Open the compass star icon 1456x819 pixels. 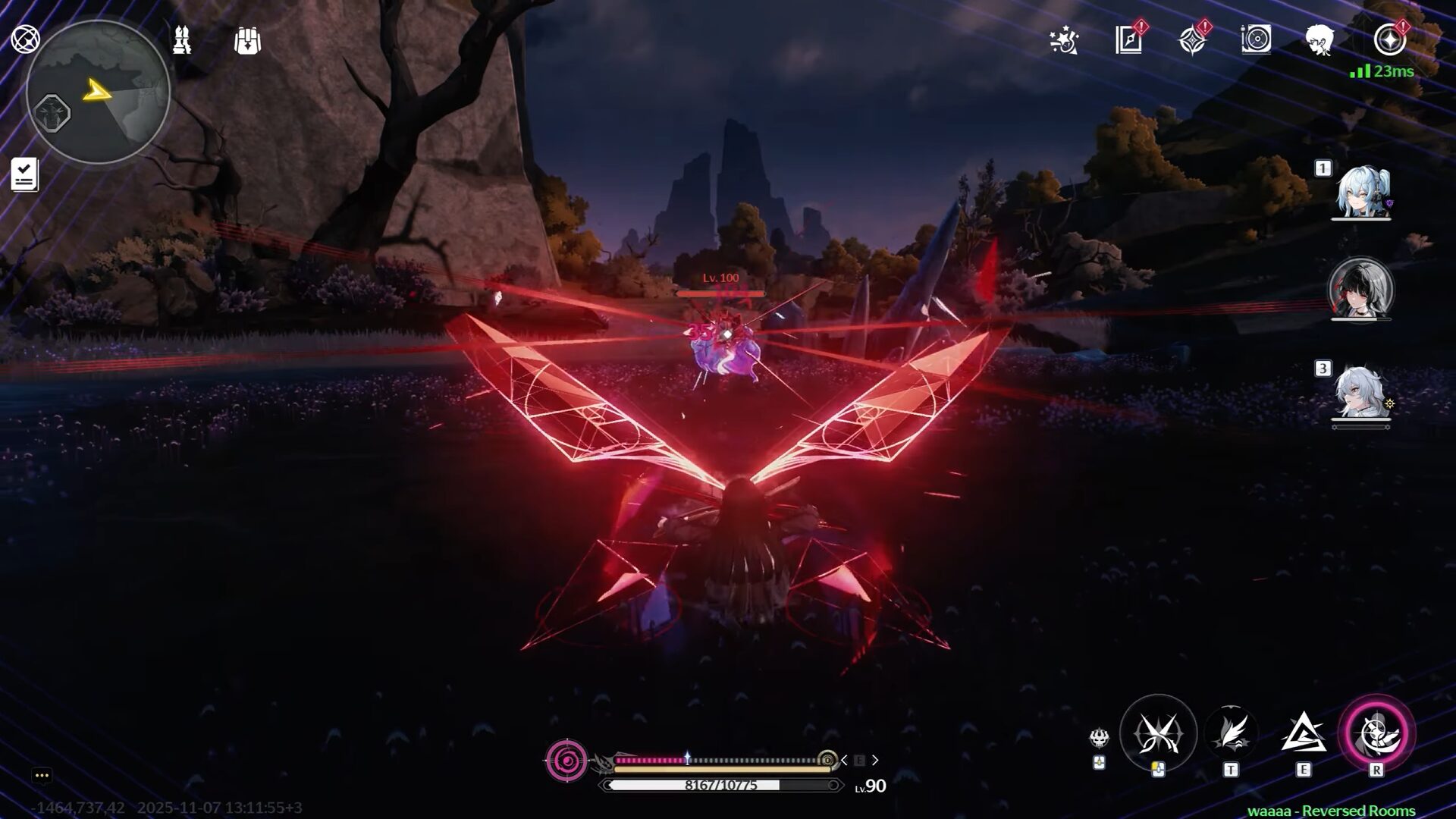tap(1193, 40)
